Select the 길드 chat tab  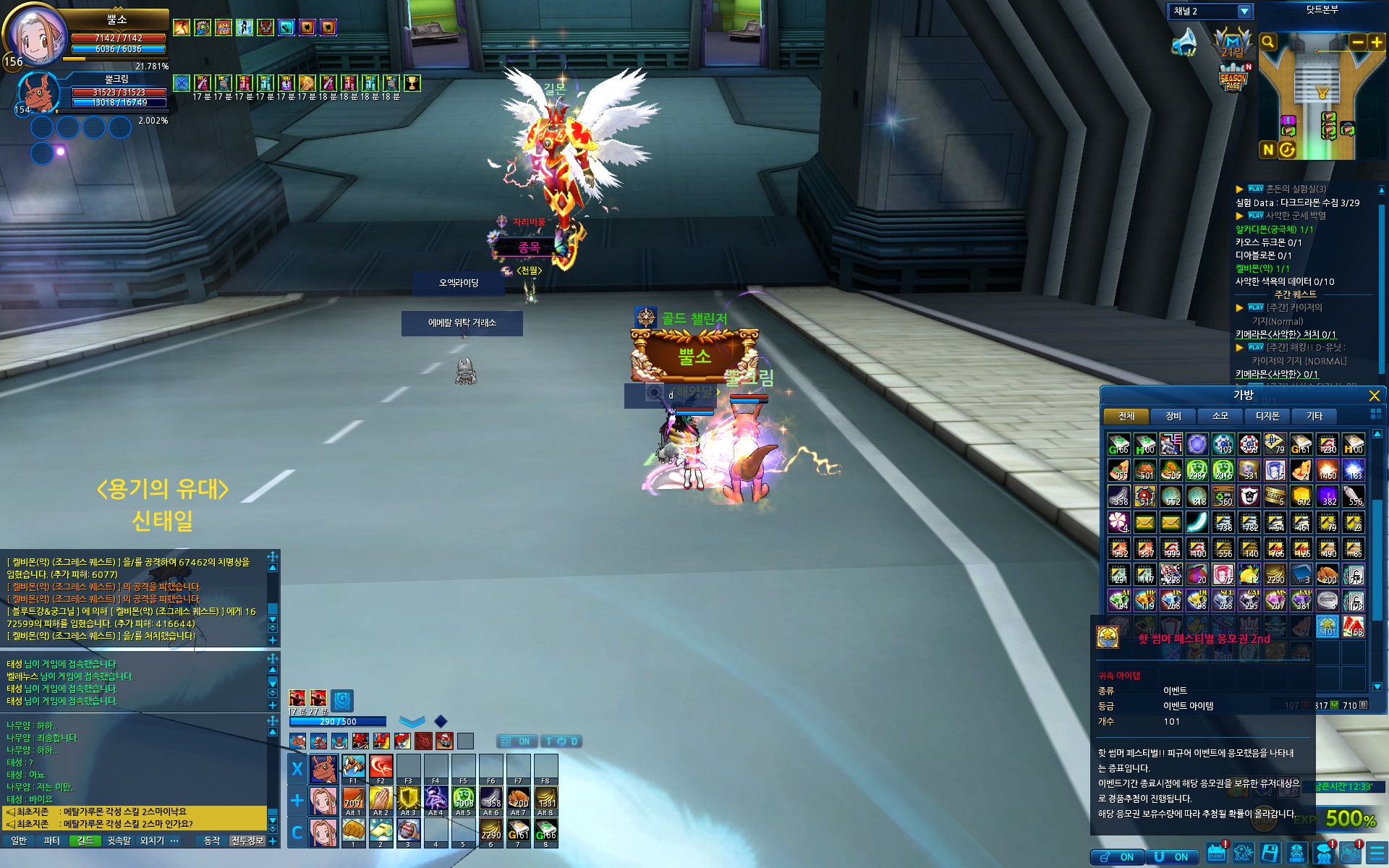[x=85, y=841]
